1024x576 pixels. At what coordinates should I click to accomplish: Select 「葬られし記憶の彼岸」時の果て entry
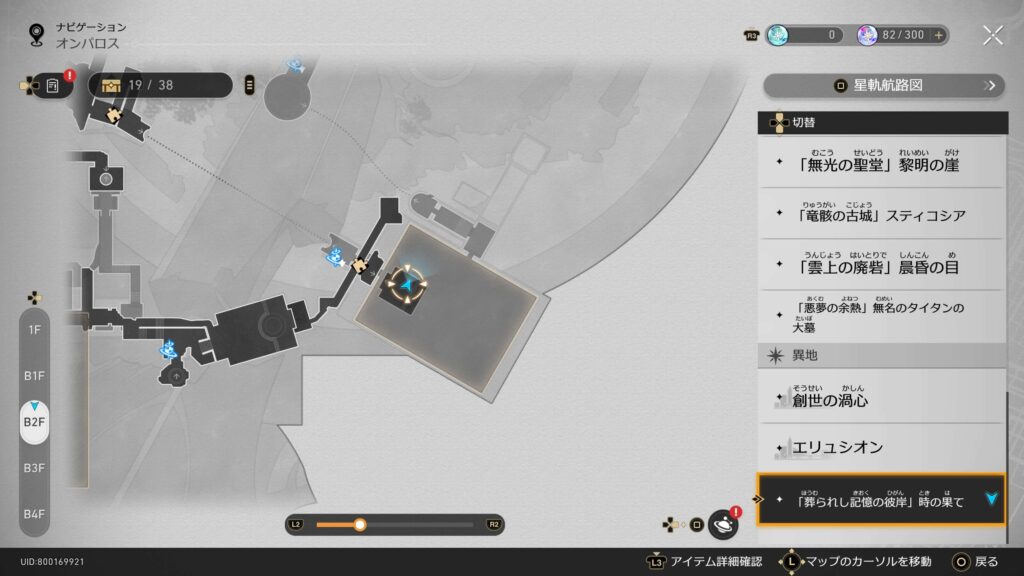[x=880, y=500]
